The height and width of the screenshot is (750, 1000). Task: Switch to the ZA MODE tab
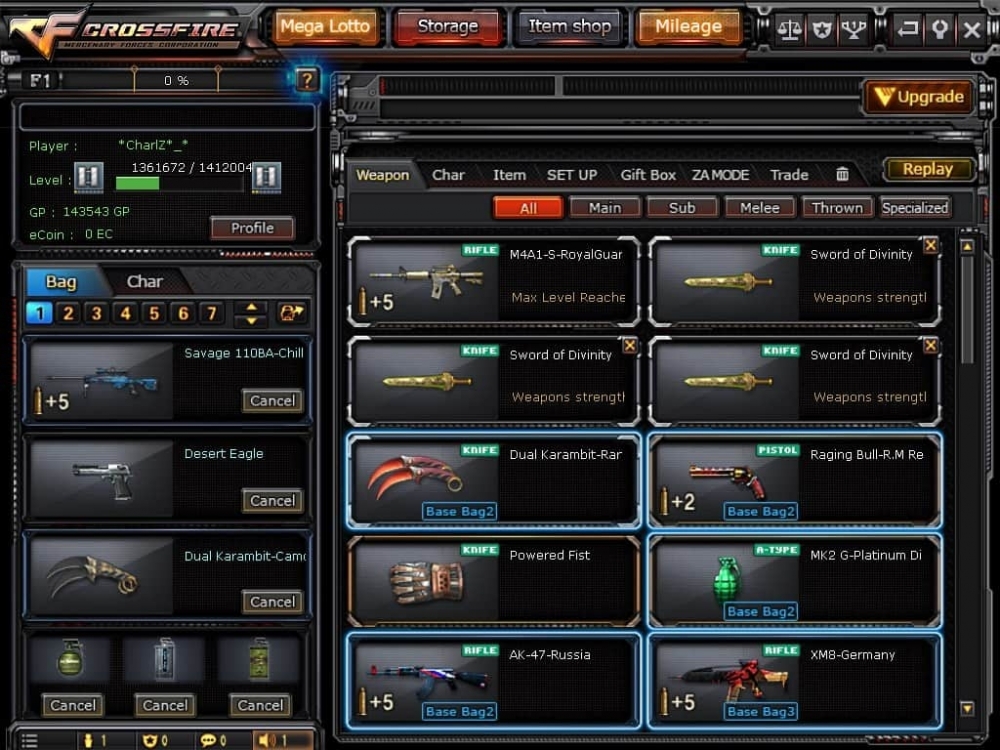pos(720,175)
